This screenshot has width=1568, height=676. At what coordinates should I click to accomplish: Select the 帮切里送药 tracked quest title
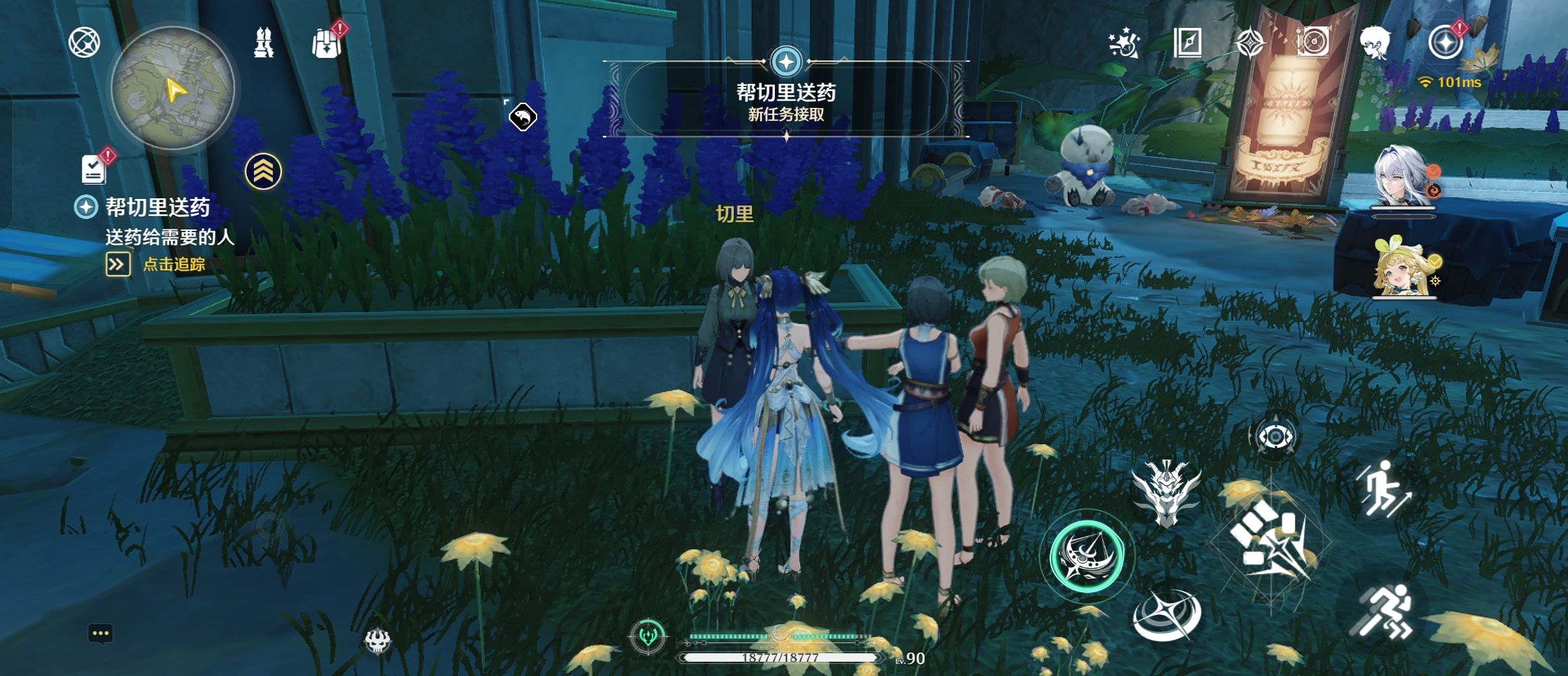click(x=158, y=207)
